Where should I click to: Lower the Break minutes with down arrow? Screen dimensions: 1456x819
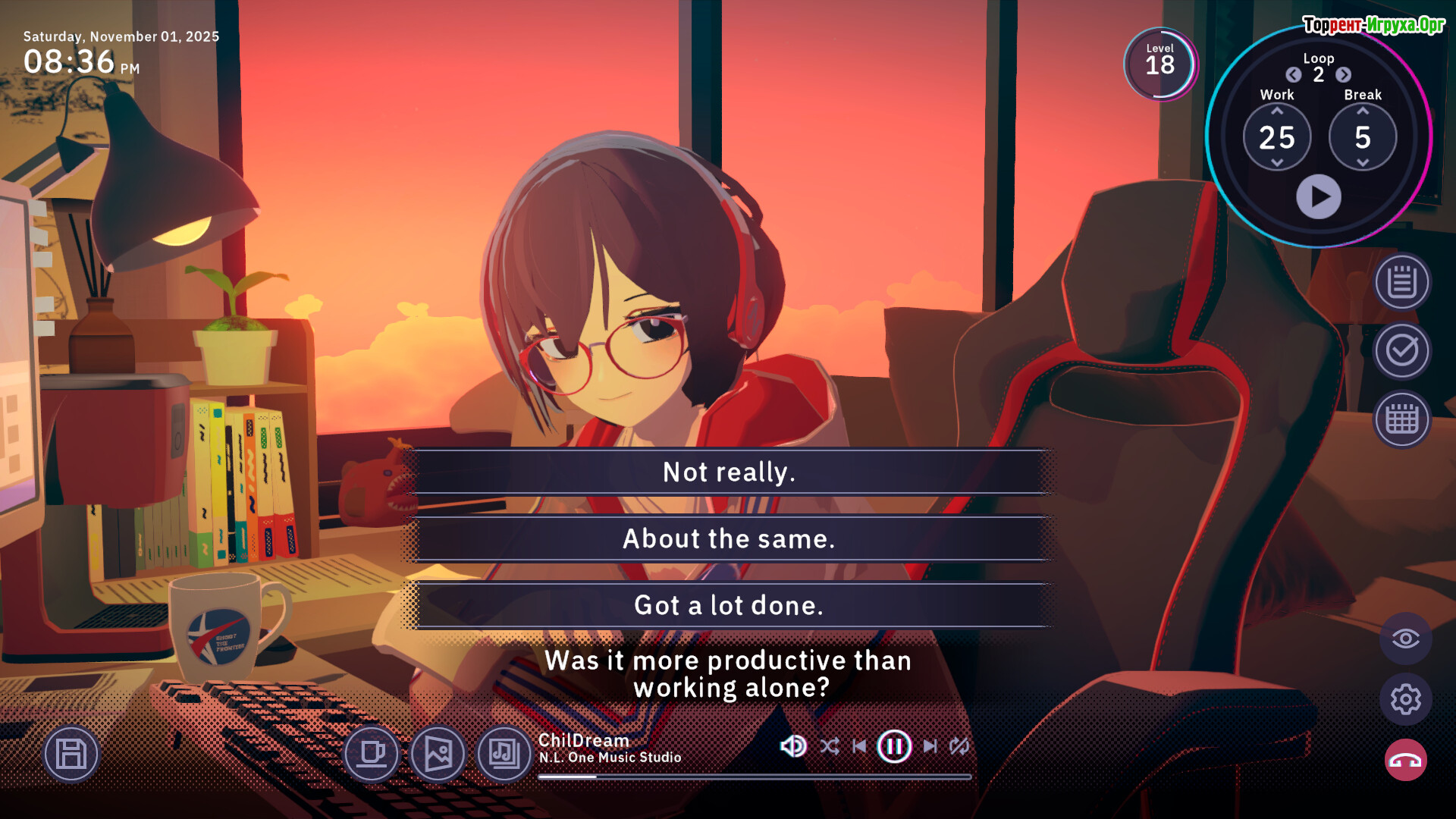[1363, 163]
